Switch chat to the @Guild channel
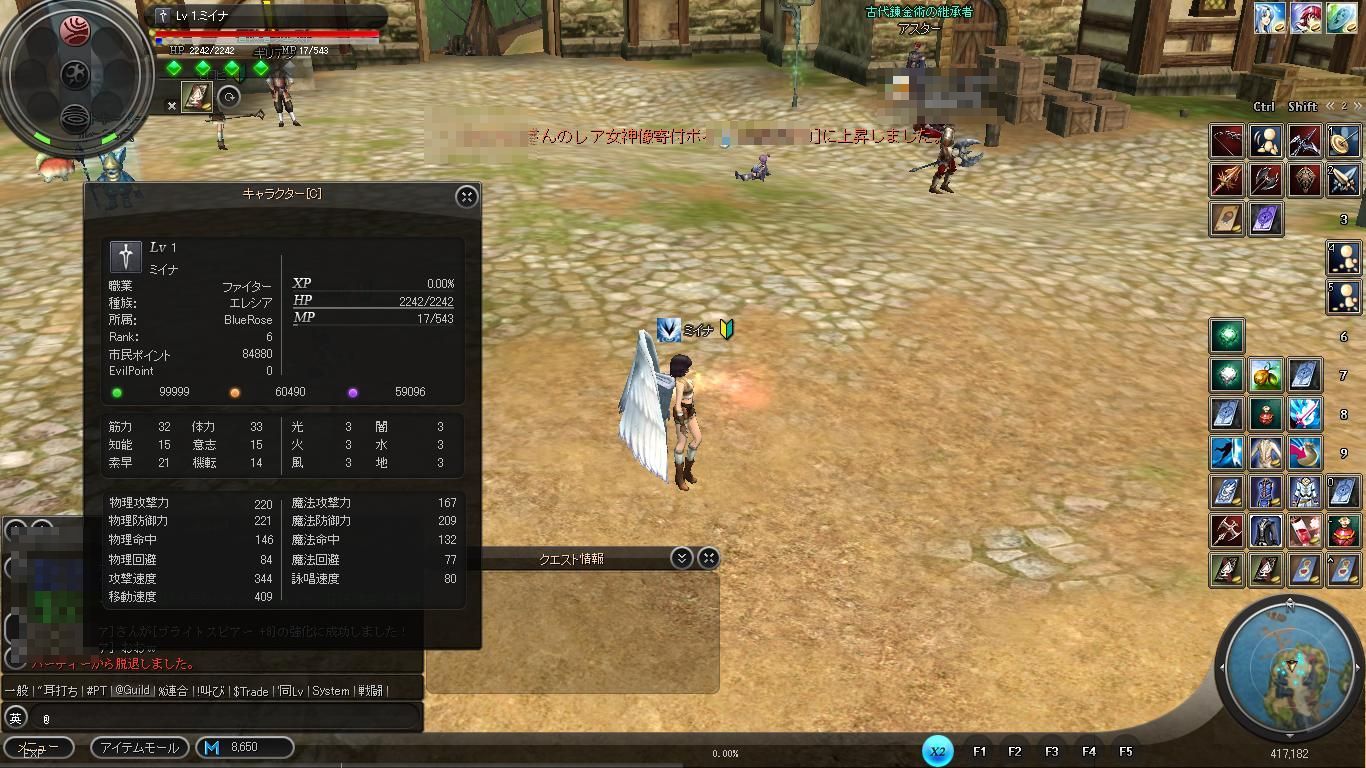Viewport: 1366px width, 768px height. [131, 690]
